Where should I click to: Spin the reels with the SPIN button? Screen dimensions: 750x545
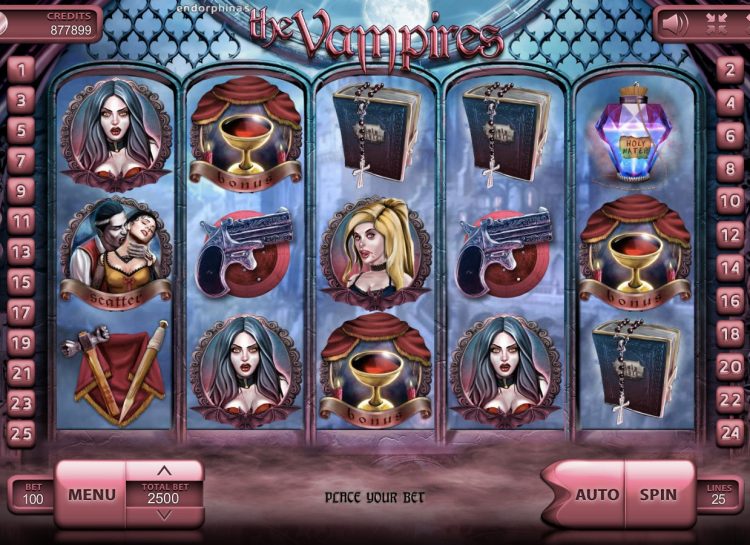658,494
